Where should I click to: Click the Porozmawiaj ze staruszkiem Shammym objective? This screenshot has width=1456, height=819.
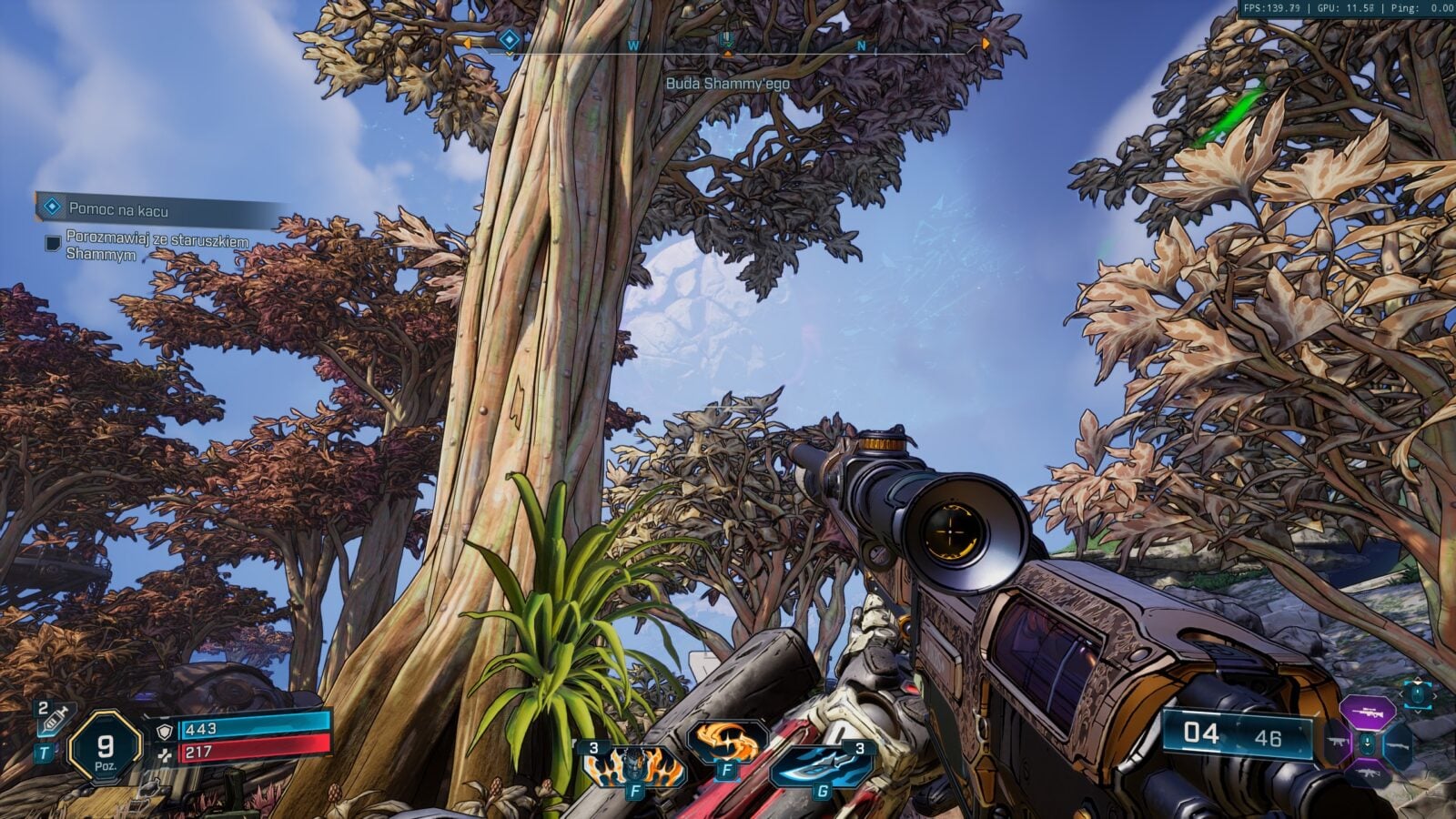click(x=157, y=246)
